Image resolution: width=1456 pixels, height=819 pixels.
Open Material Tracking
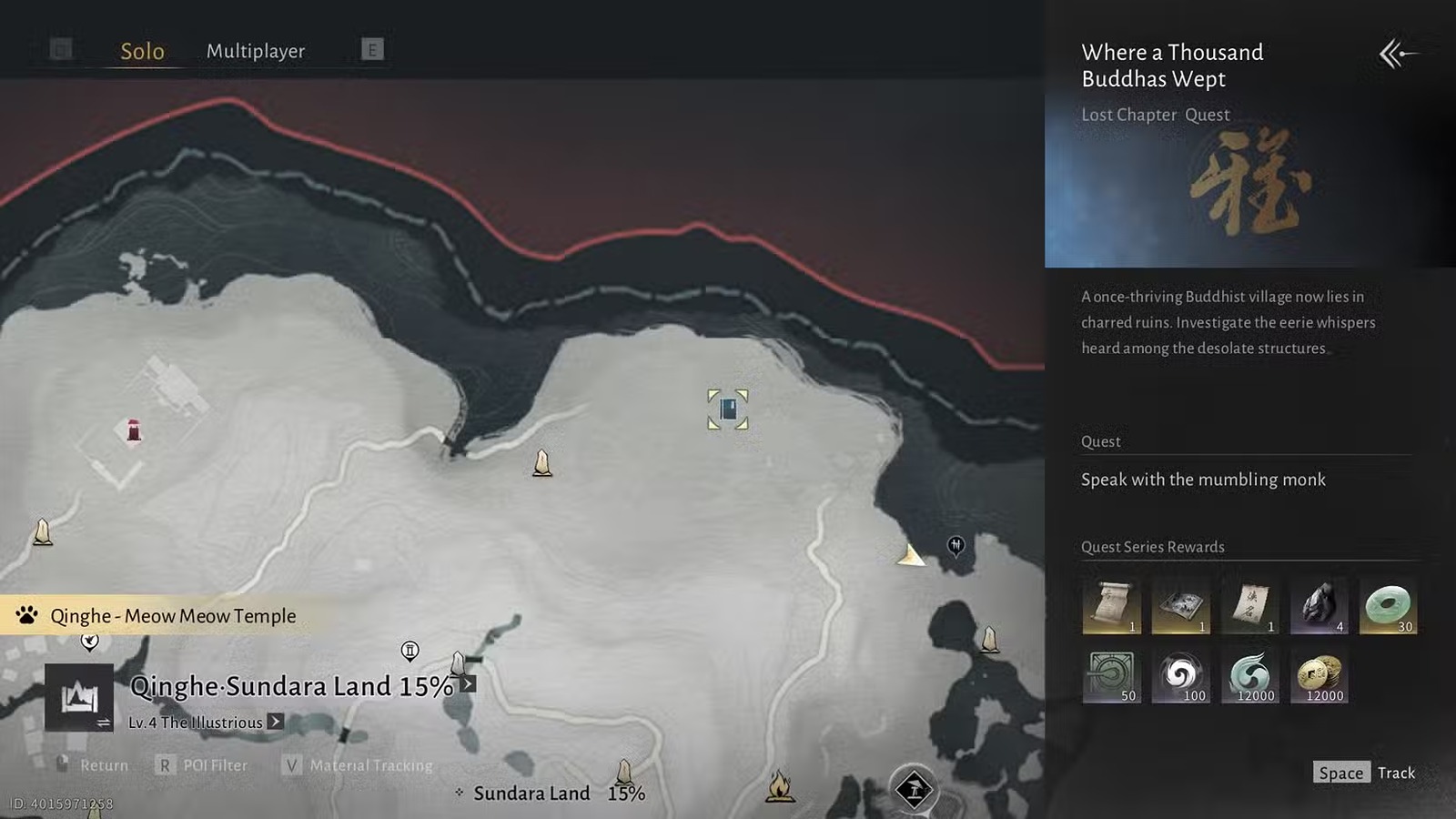tap(359, 765)
